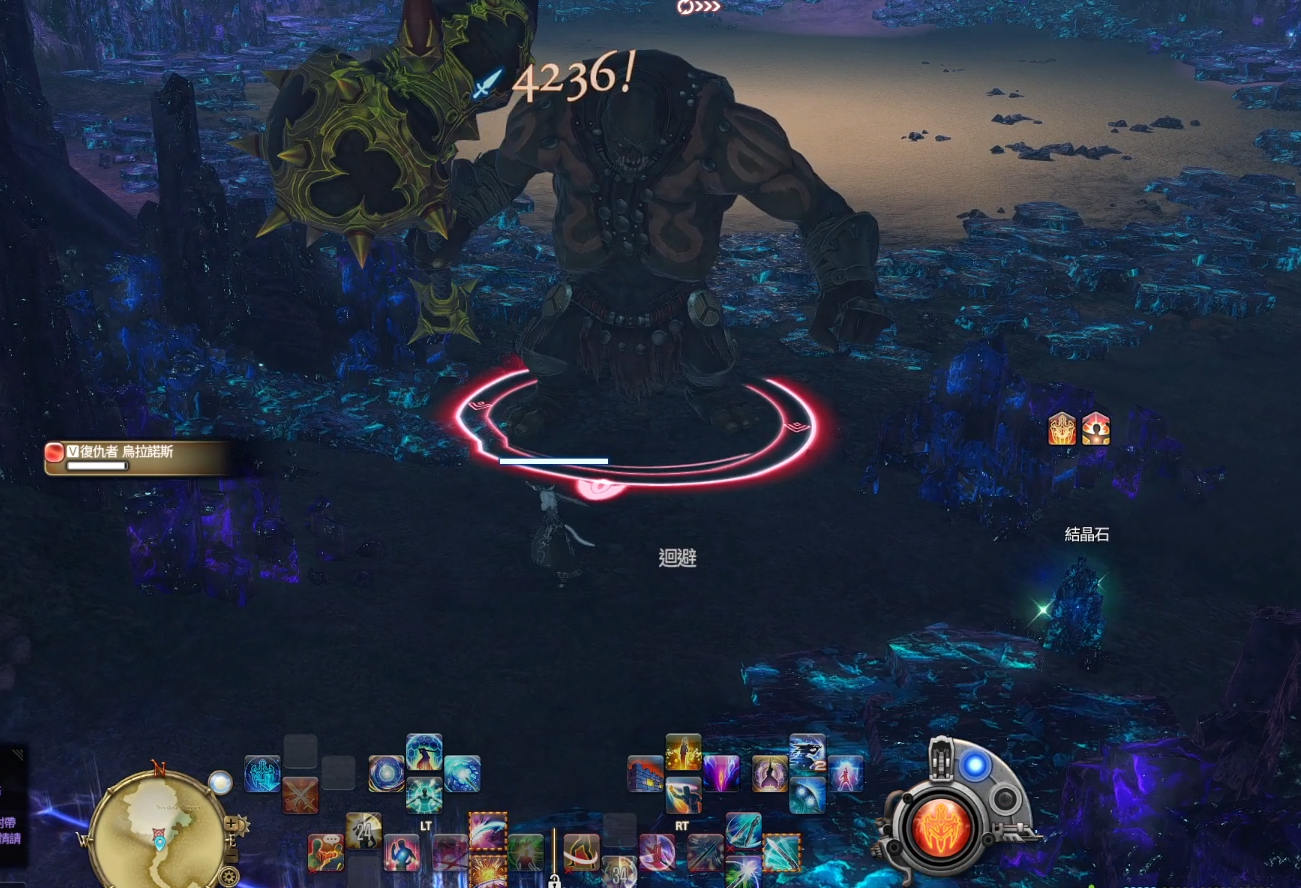The image size is (1301, 888).
Task: Activate the ability showing 24 cooldown
Action: coord(363,831)
